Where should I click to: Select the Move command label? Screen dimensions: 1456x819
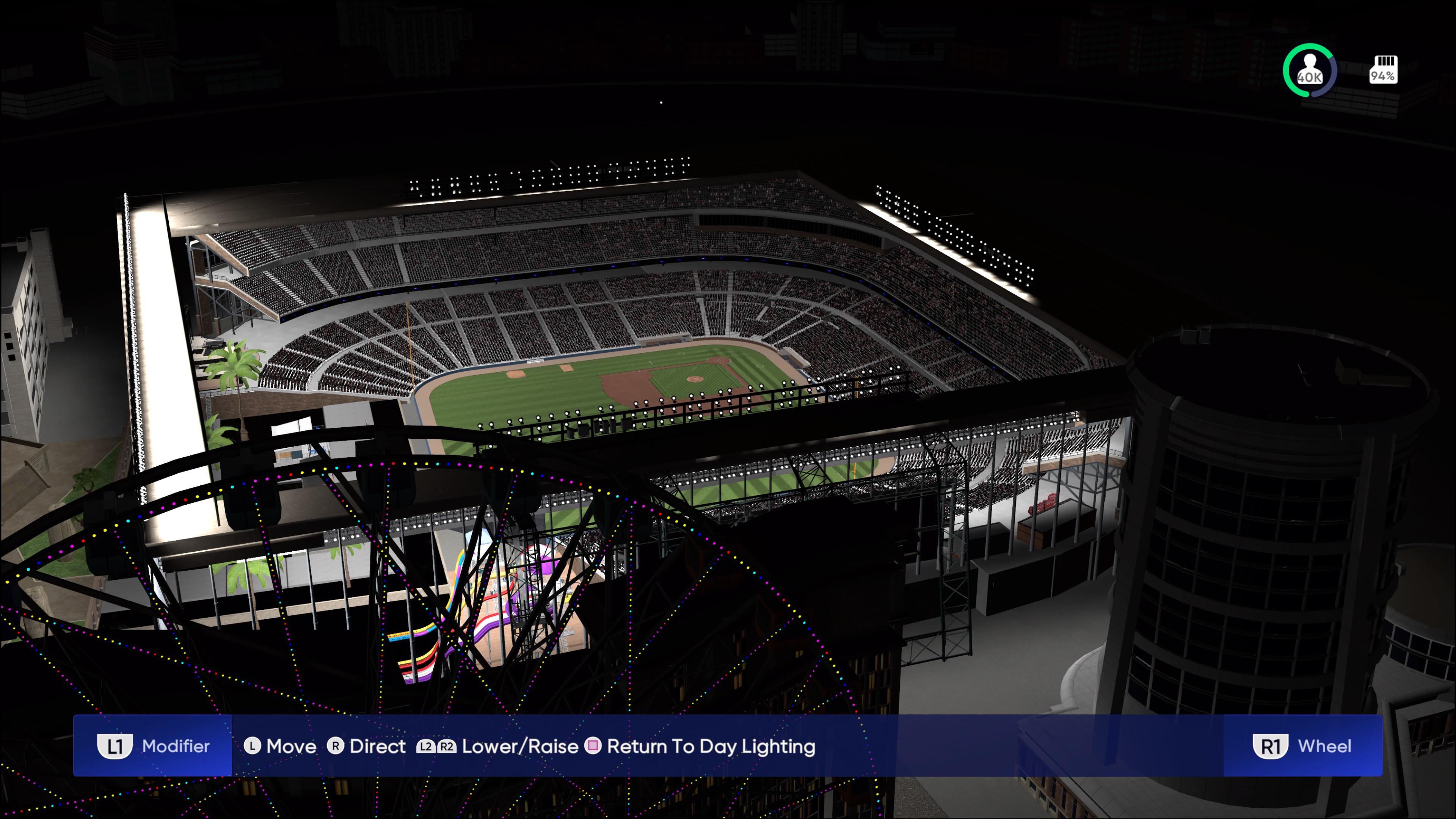point(292,746)
